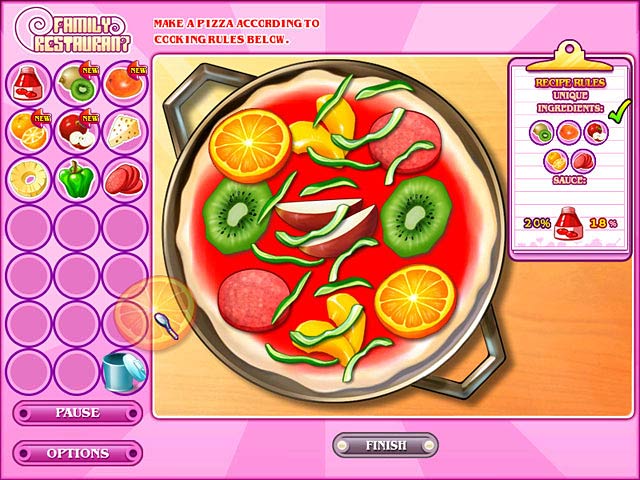Select the pineapple ring ingredient
This screenshot has height=480, width=640.
coord(28,178)
